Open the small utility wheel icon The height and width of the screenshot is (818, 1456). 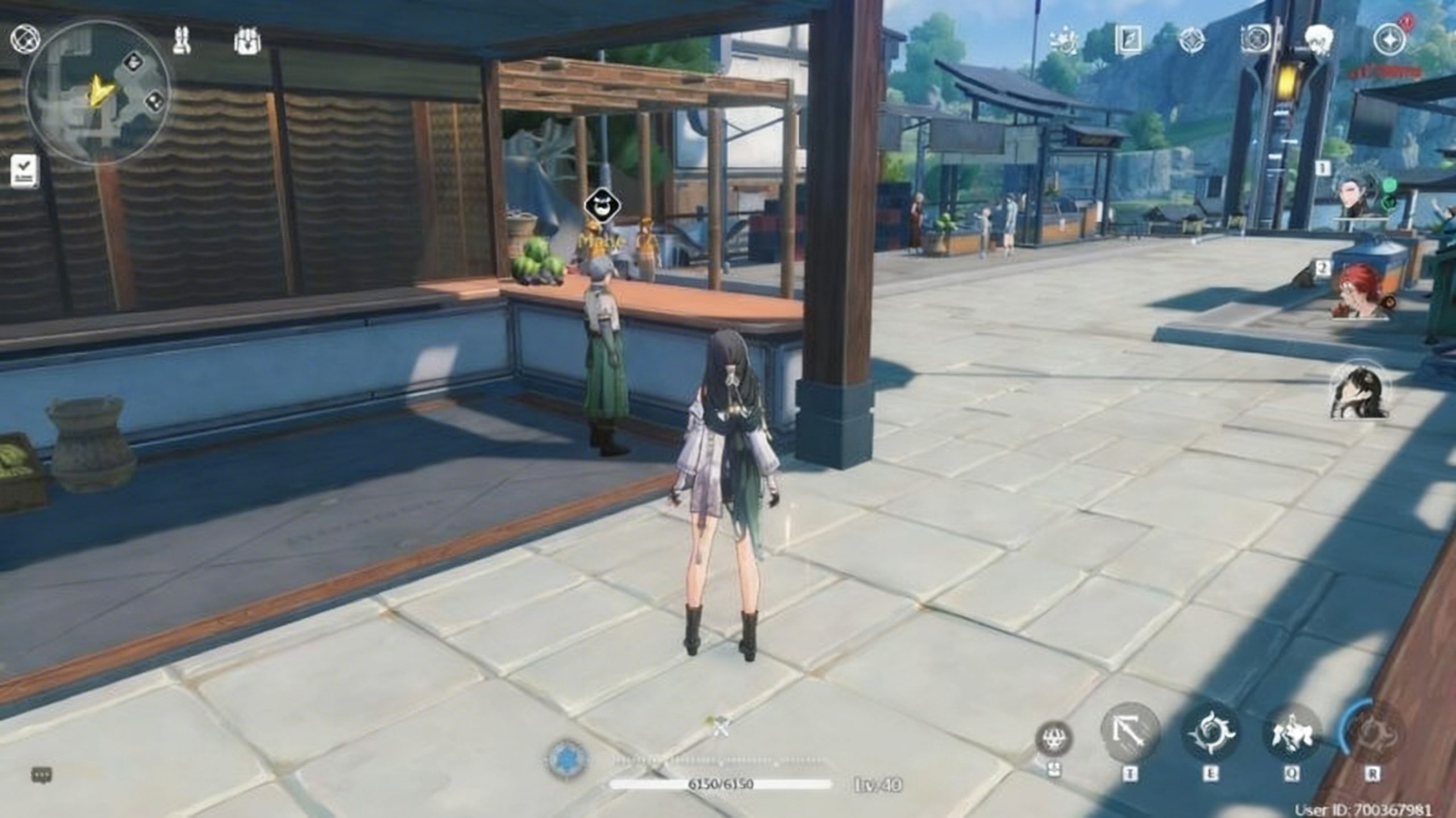pos(1054,738)
